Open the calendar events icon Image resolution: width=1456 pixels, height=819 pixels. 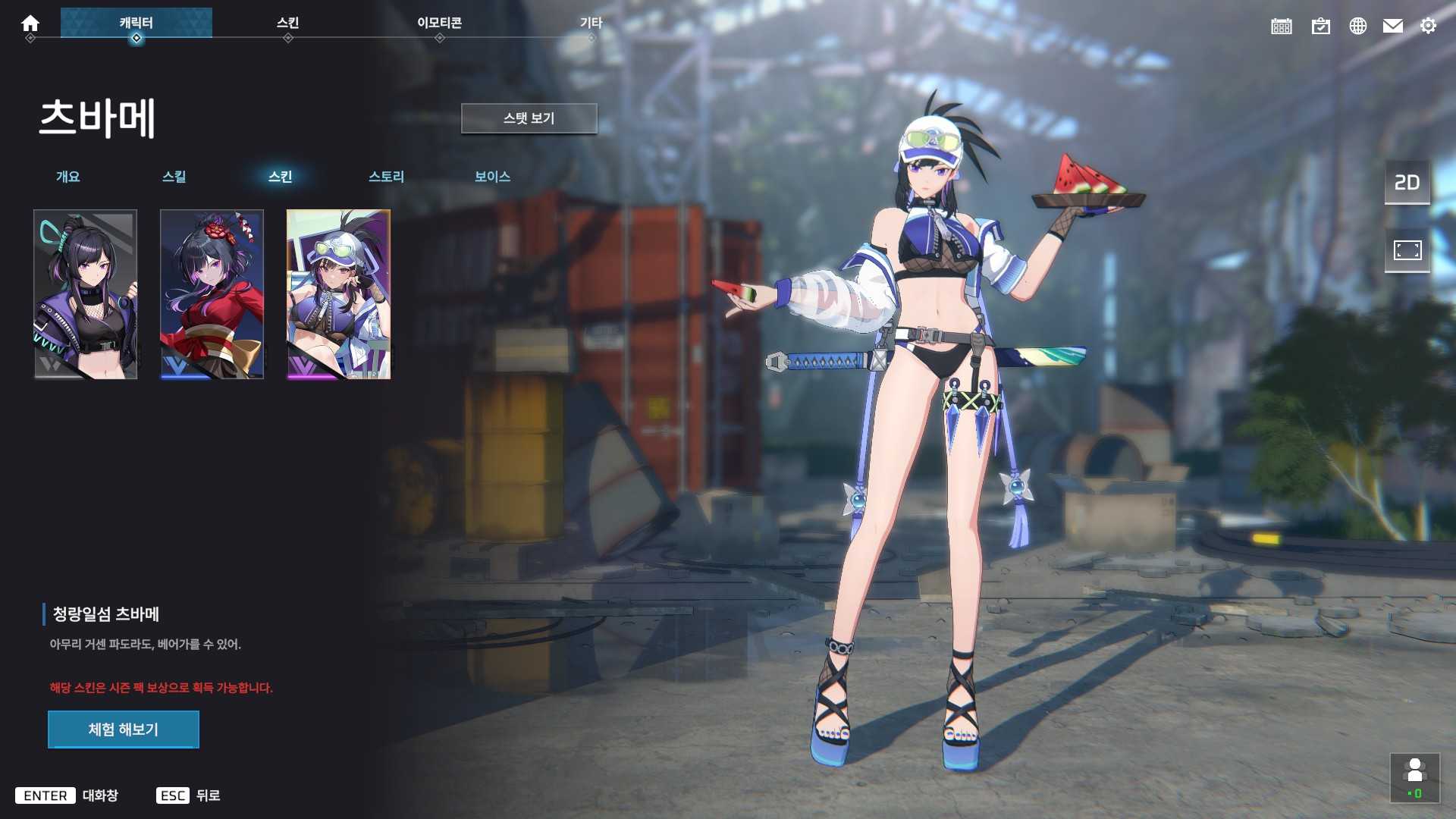point(1282,26)
